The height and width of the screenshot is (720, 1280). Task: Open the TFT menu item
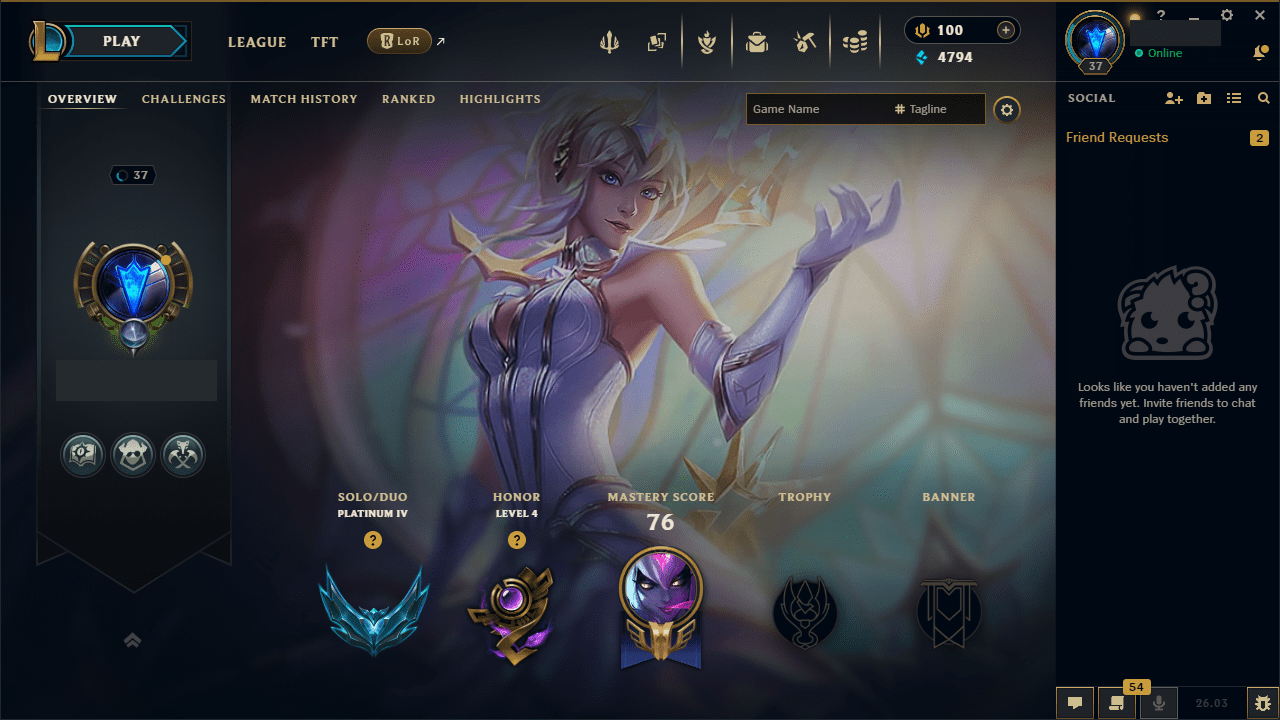[324, 42]
